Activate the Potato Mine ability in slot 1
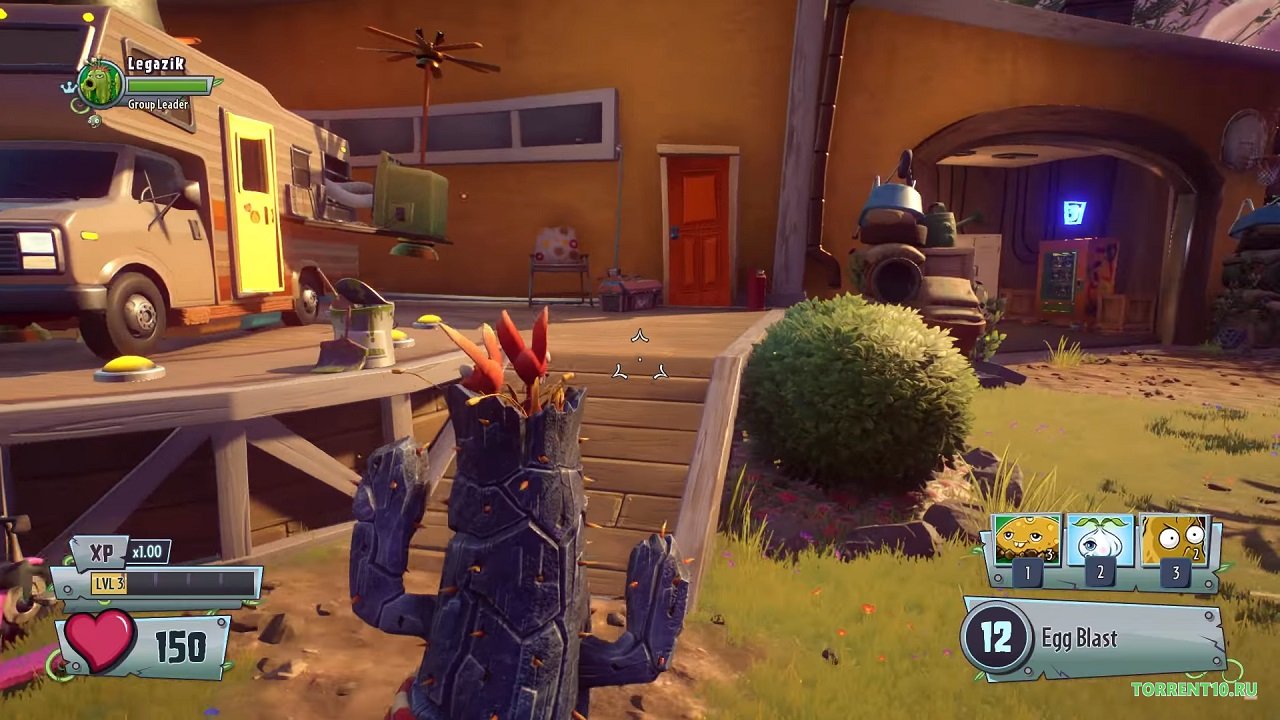1280x720 pixels. point(1027,541)
